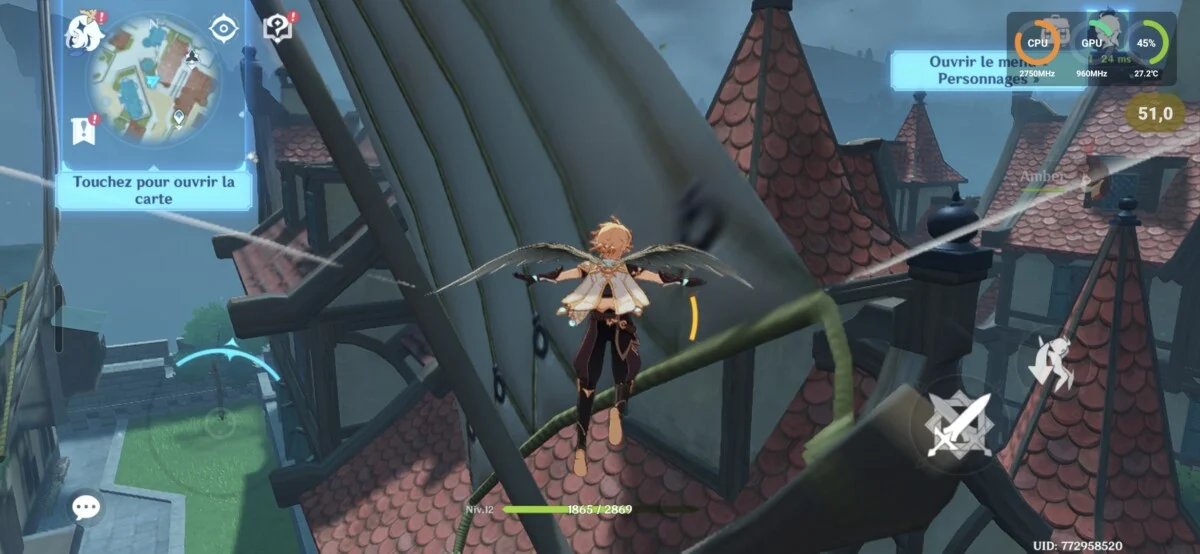Tap the crossed swords attack button

957,425
